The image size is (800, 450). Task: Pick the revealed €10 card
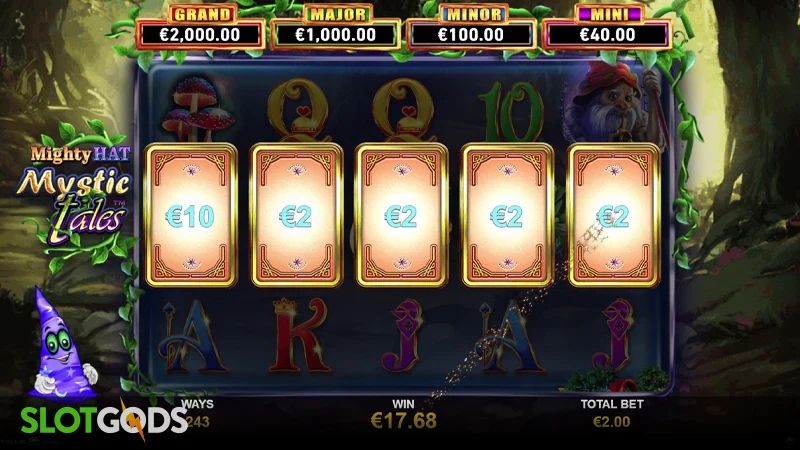pos(191,216)
